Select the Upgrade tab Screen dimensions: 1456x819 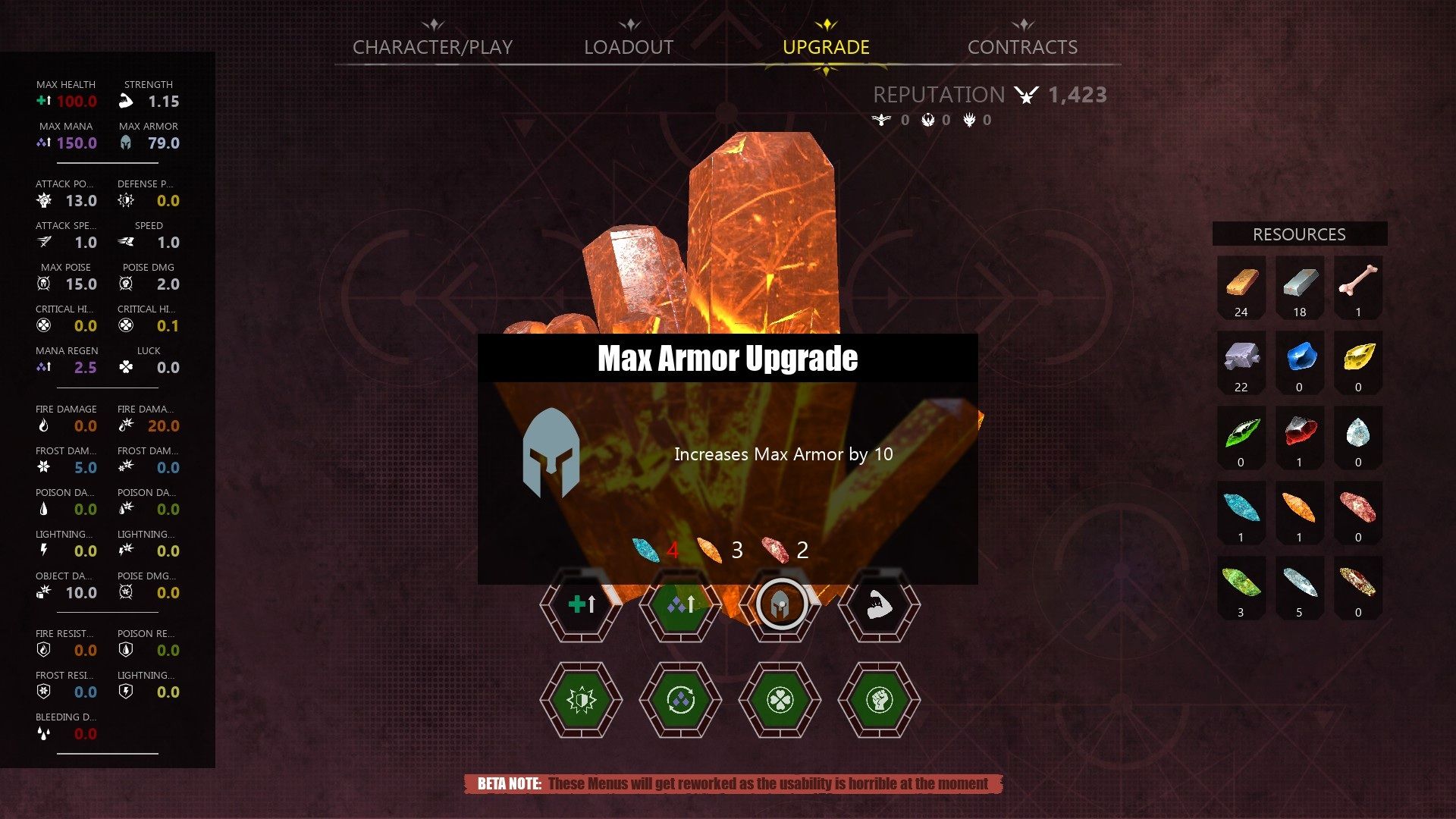point(826,47)
